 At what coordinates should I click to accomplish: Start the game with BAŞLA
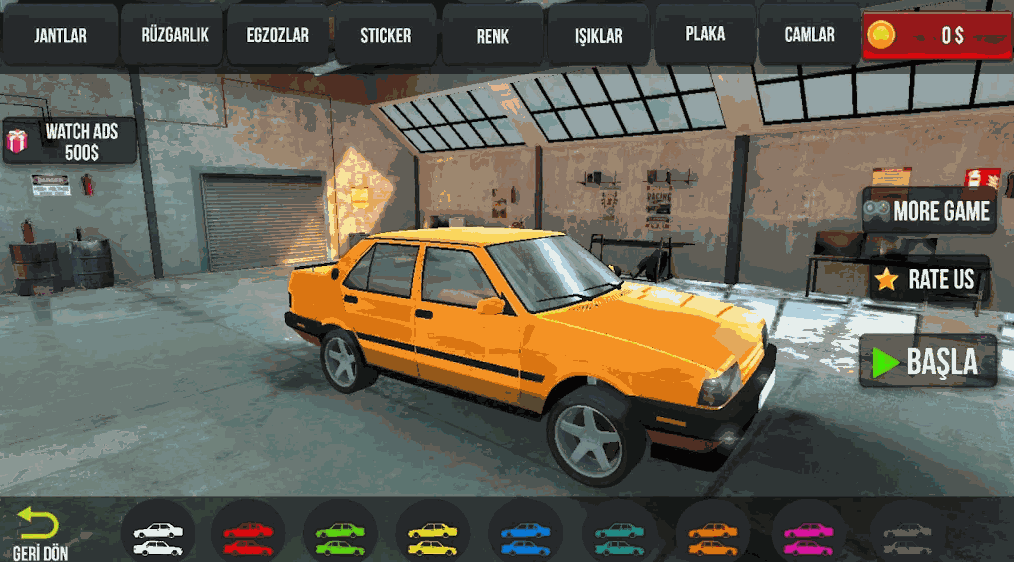928,362
